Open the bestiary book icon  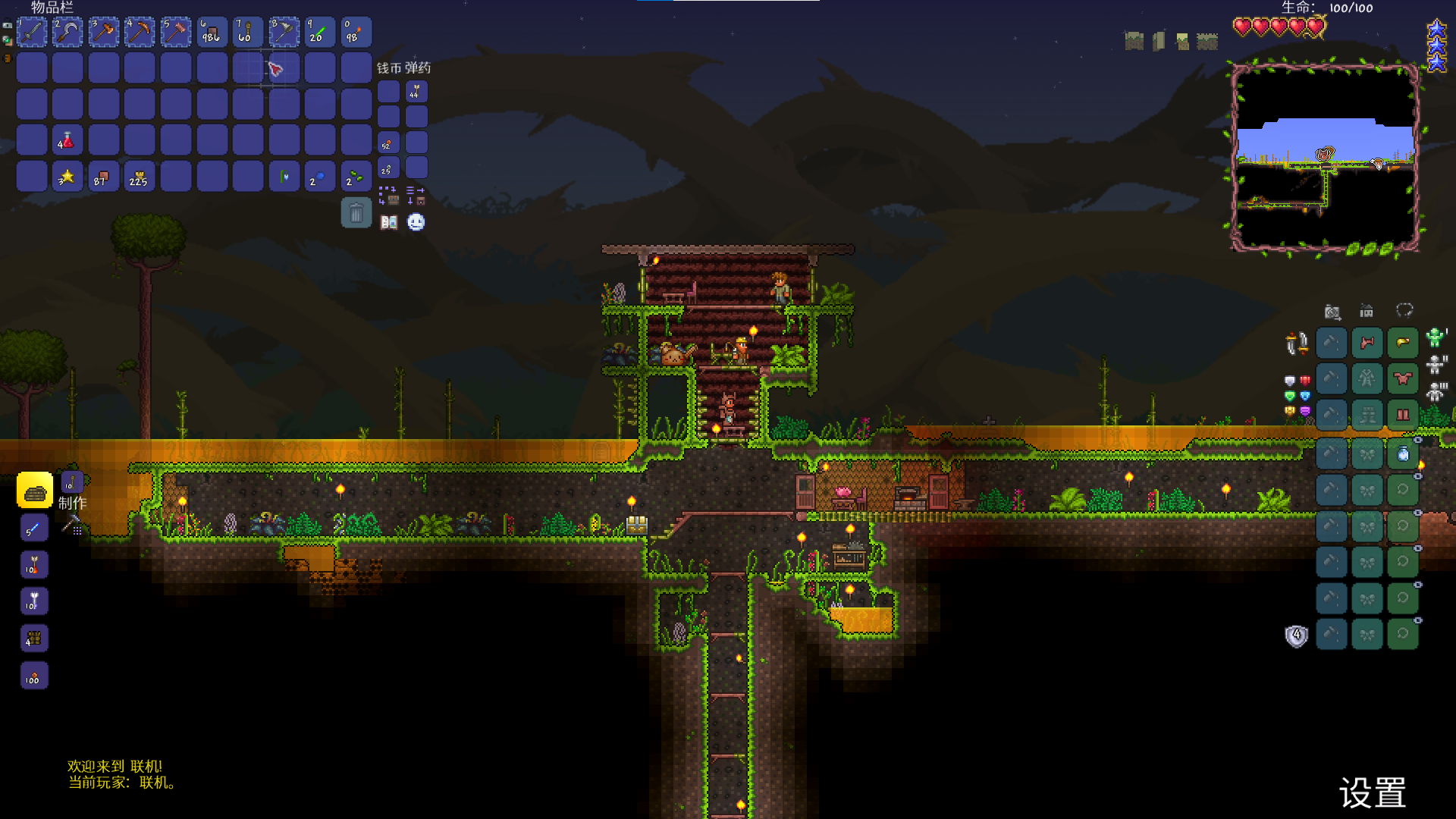pos(389,222)
